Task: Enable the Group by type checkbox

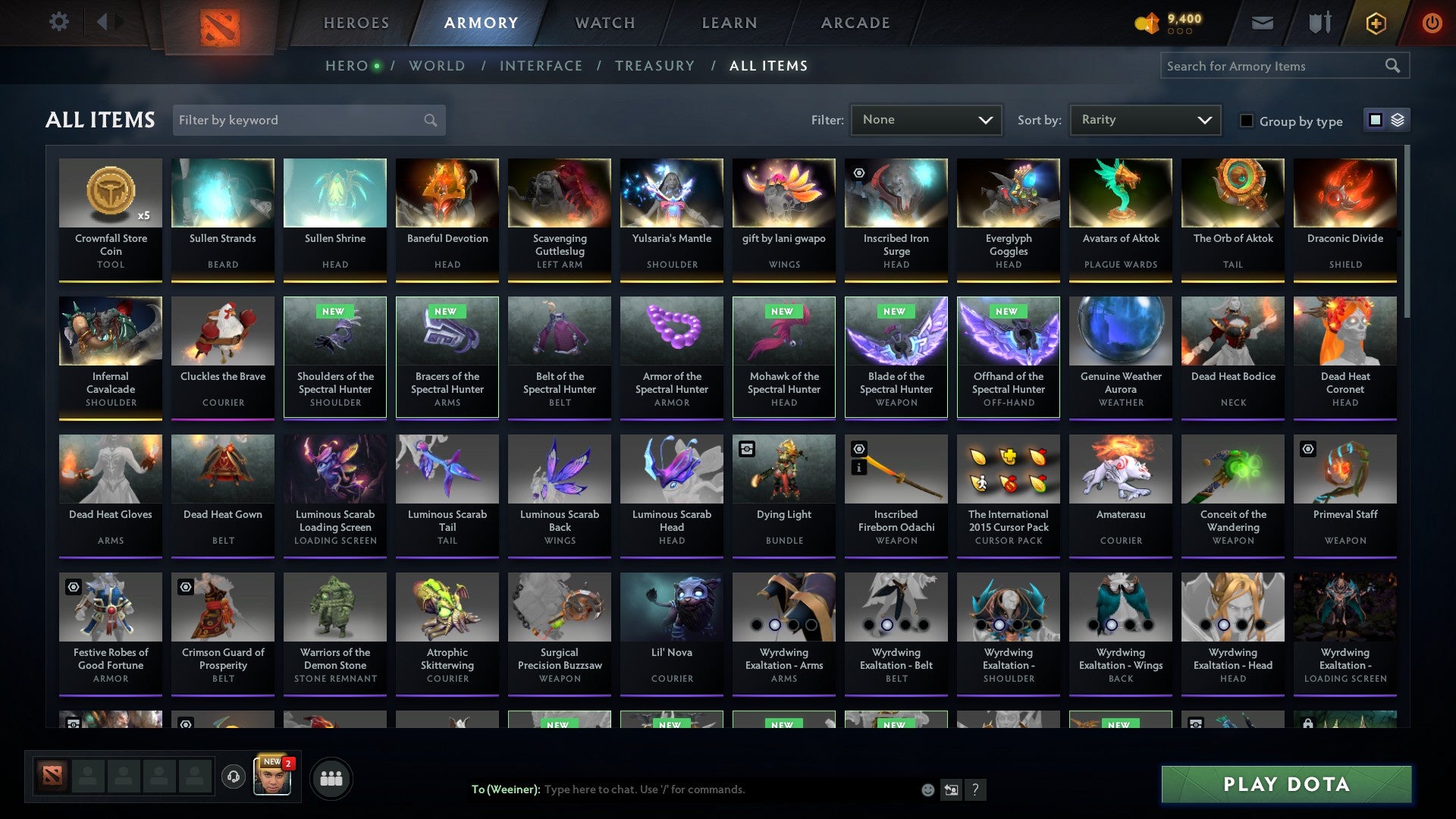Action: pyautogui.click(x=1247, y=121)
